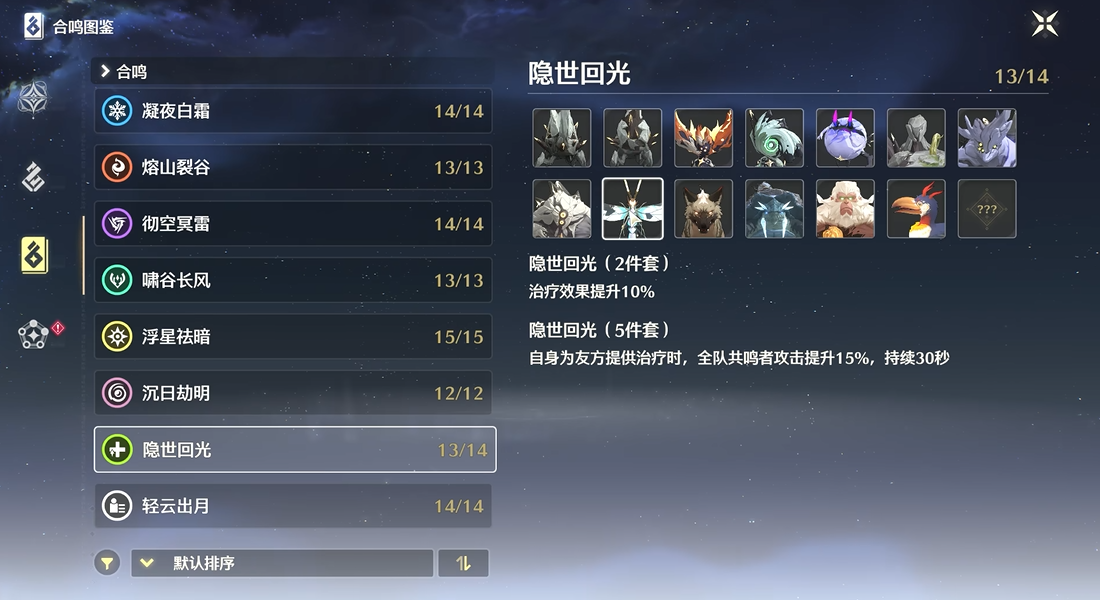Toggle the sort order arrows button
This screenshot has height=600, width=1100.
463,563
